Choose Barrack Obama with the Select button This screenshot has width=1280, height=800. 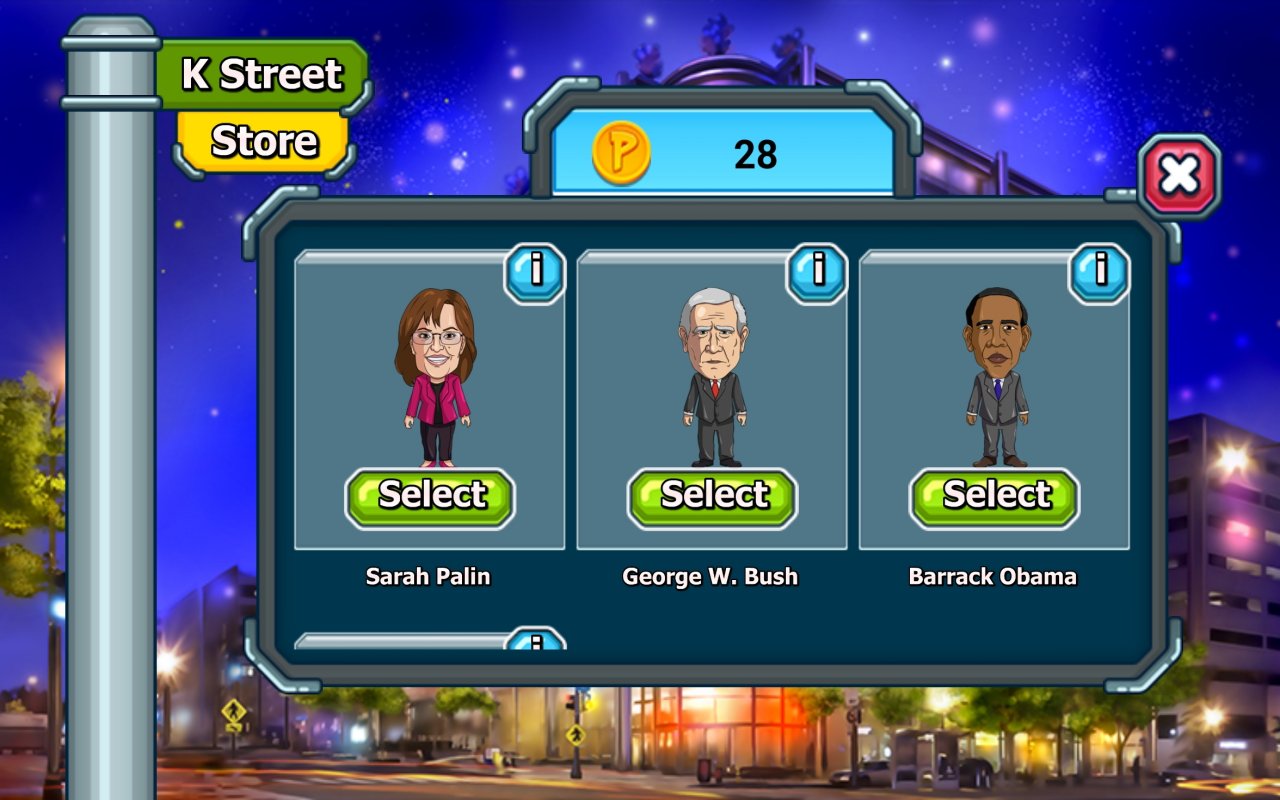click(994, 497)
